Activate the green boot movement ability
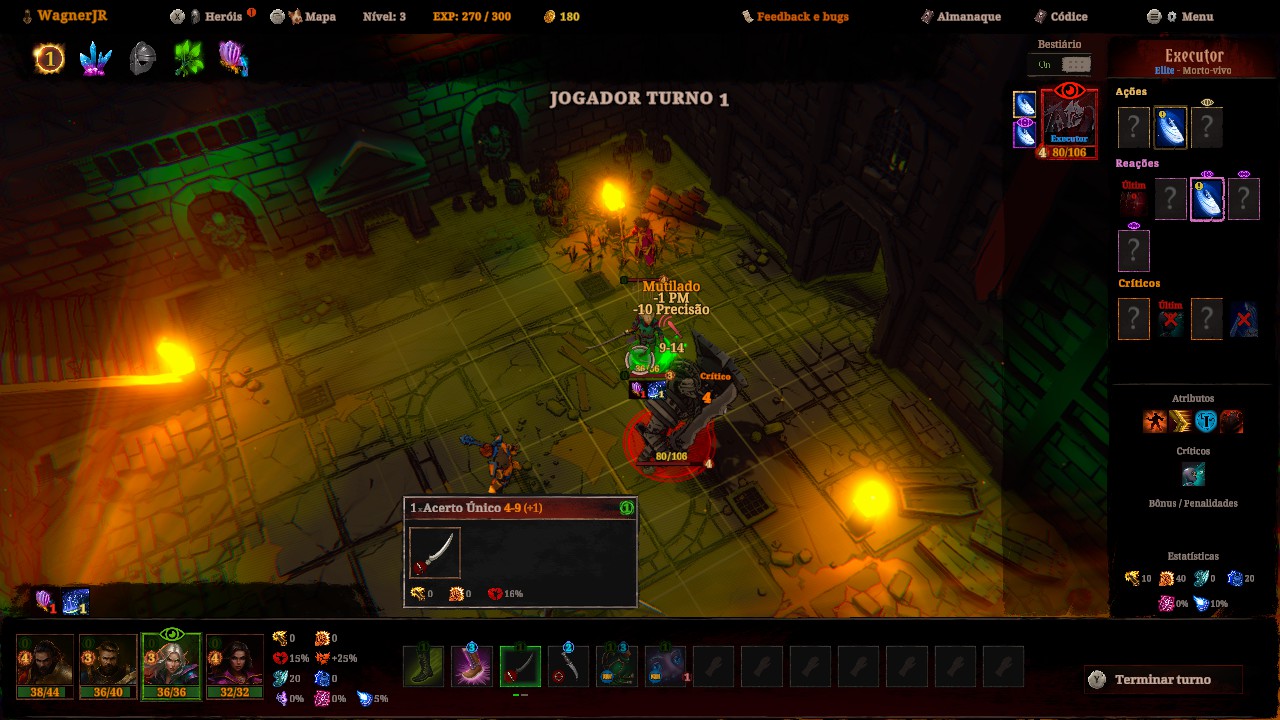Screen dimensions: 1280x720 (423, 667)
